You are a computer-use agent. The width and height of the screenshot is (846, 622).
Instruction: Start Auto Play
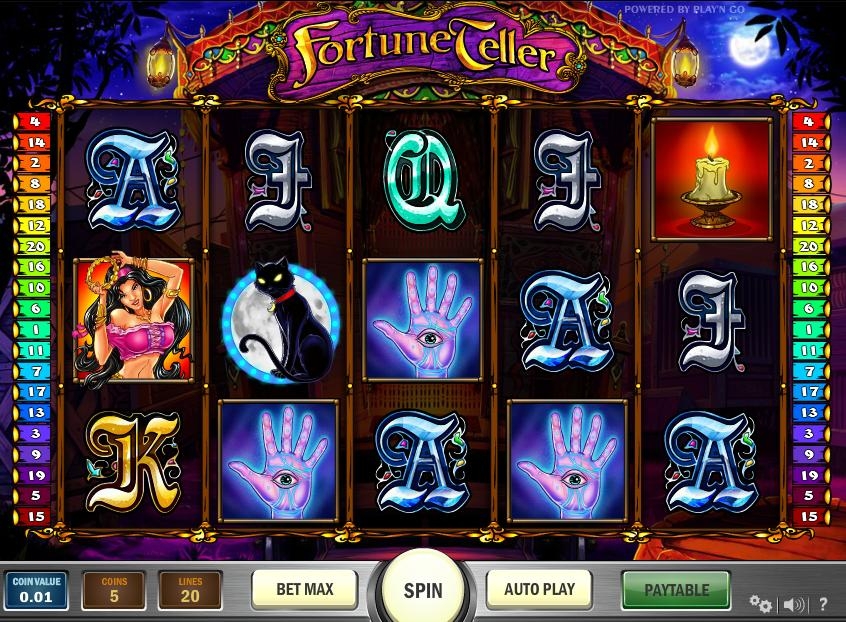point(539,589)
